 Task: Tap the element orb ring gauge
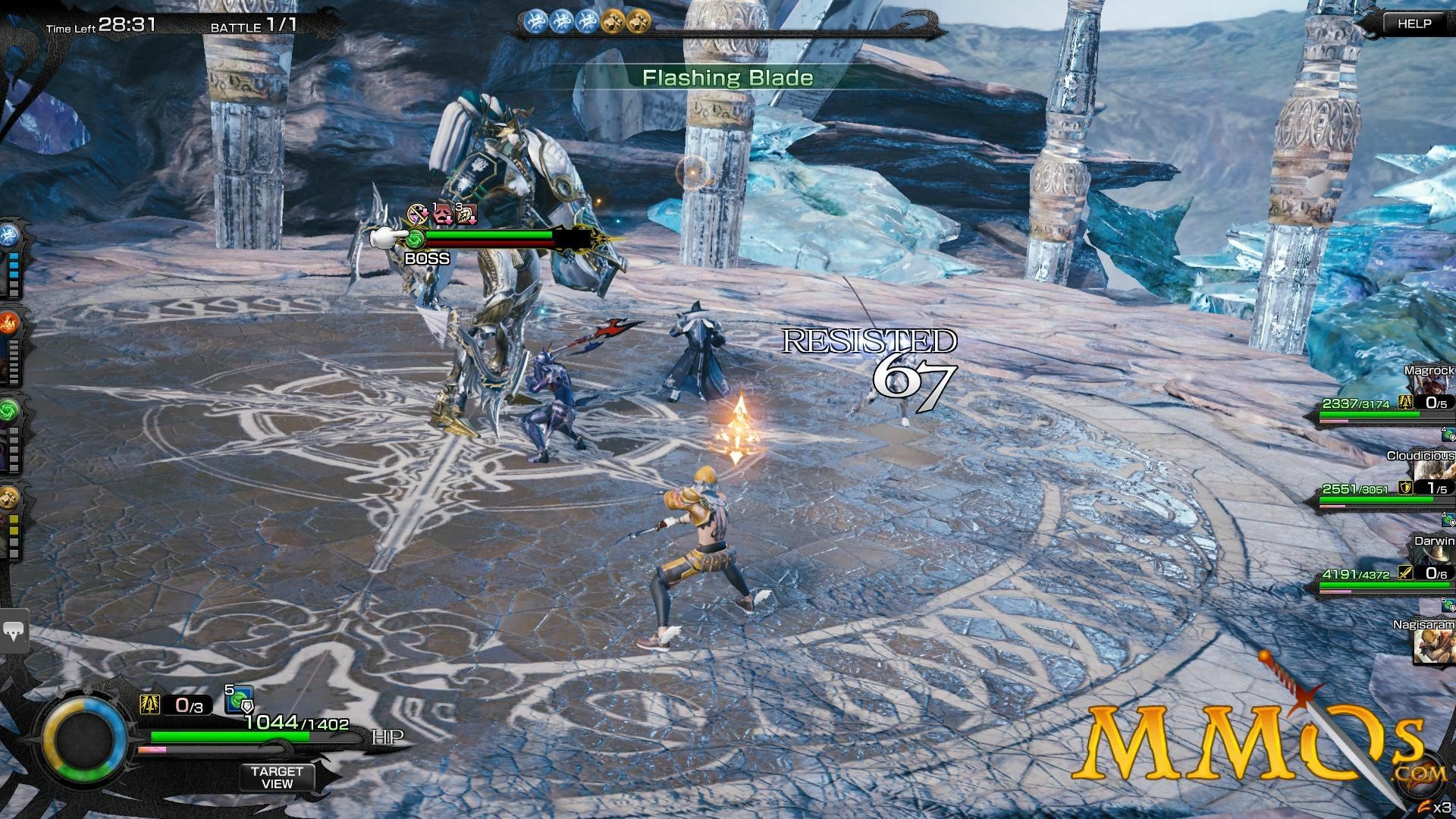pyautogui.click(x=83, y=739)
